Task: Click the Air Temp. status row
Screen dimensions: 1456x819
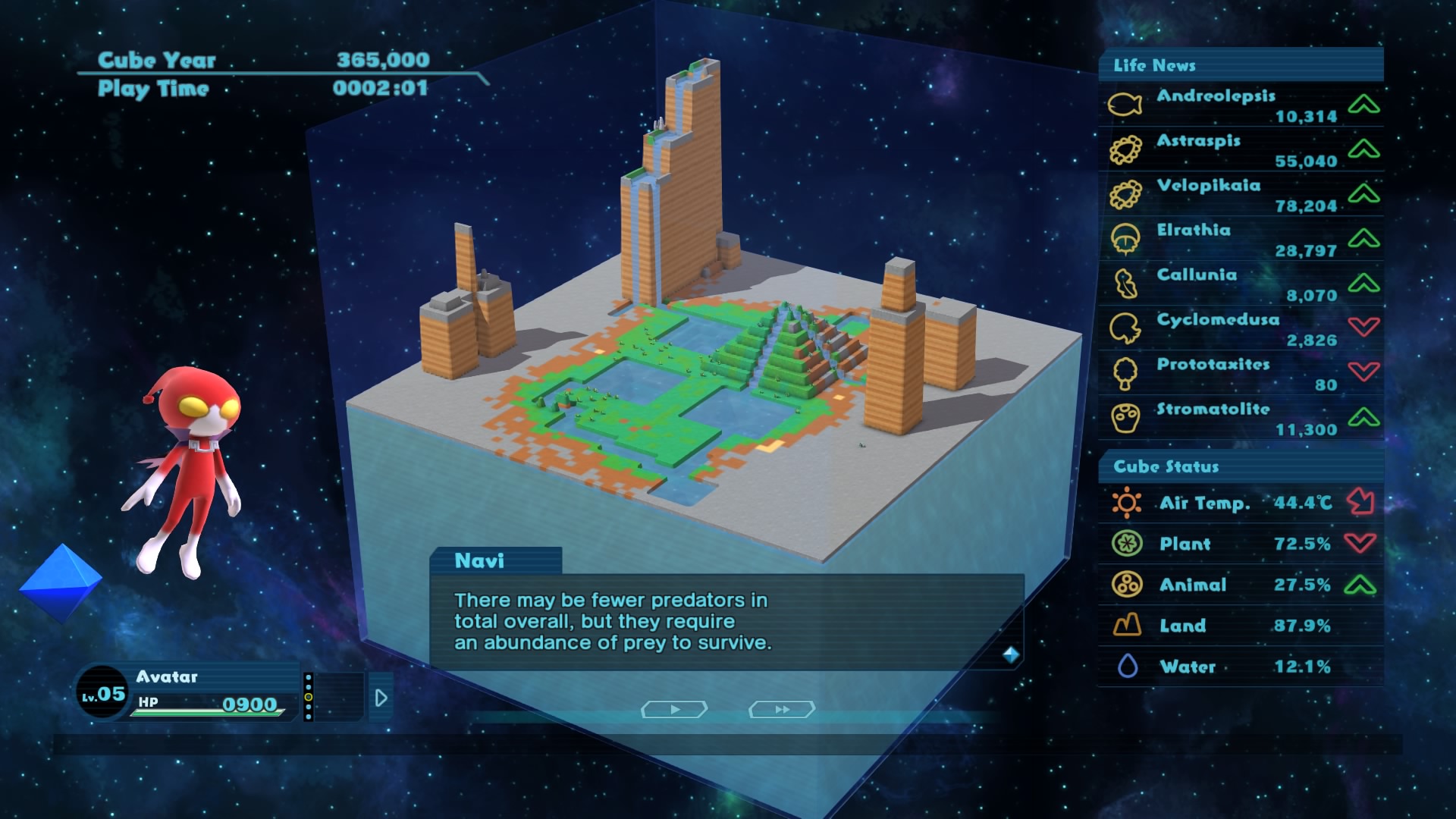Action: [1241, 503]
